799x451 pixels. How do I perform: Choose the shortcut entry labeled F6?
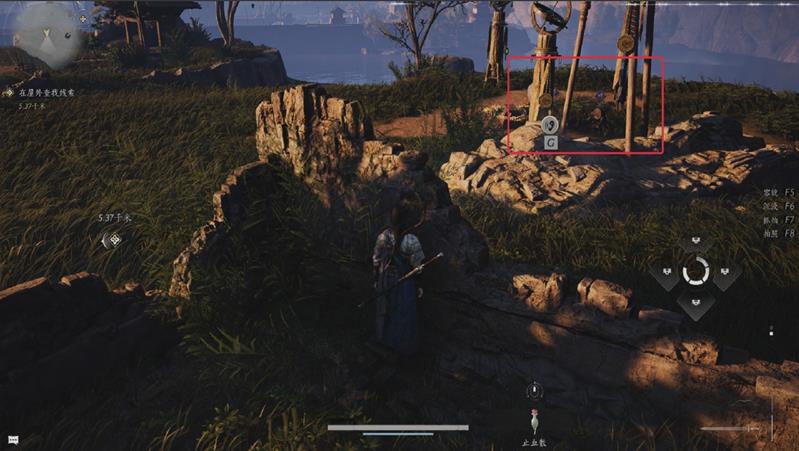(778, 205)
